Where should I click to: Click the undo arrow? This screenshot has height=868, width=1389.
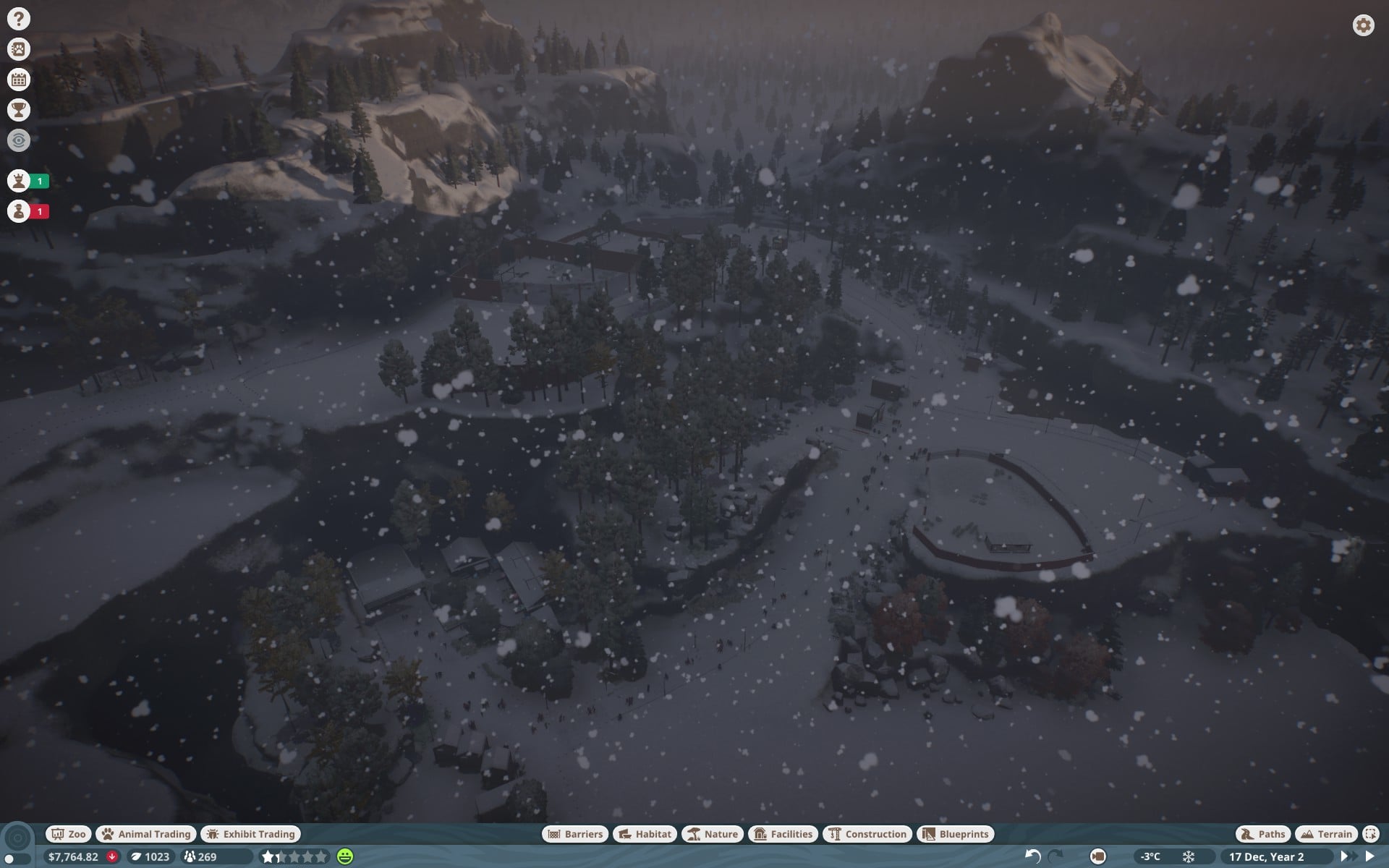1032,856
